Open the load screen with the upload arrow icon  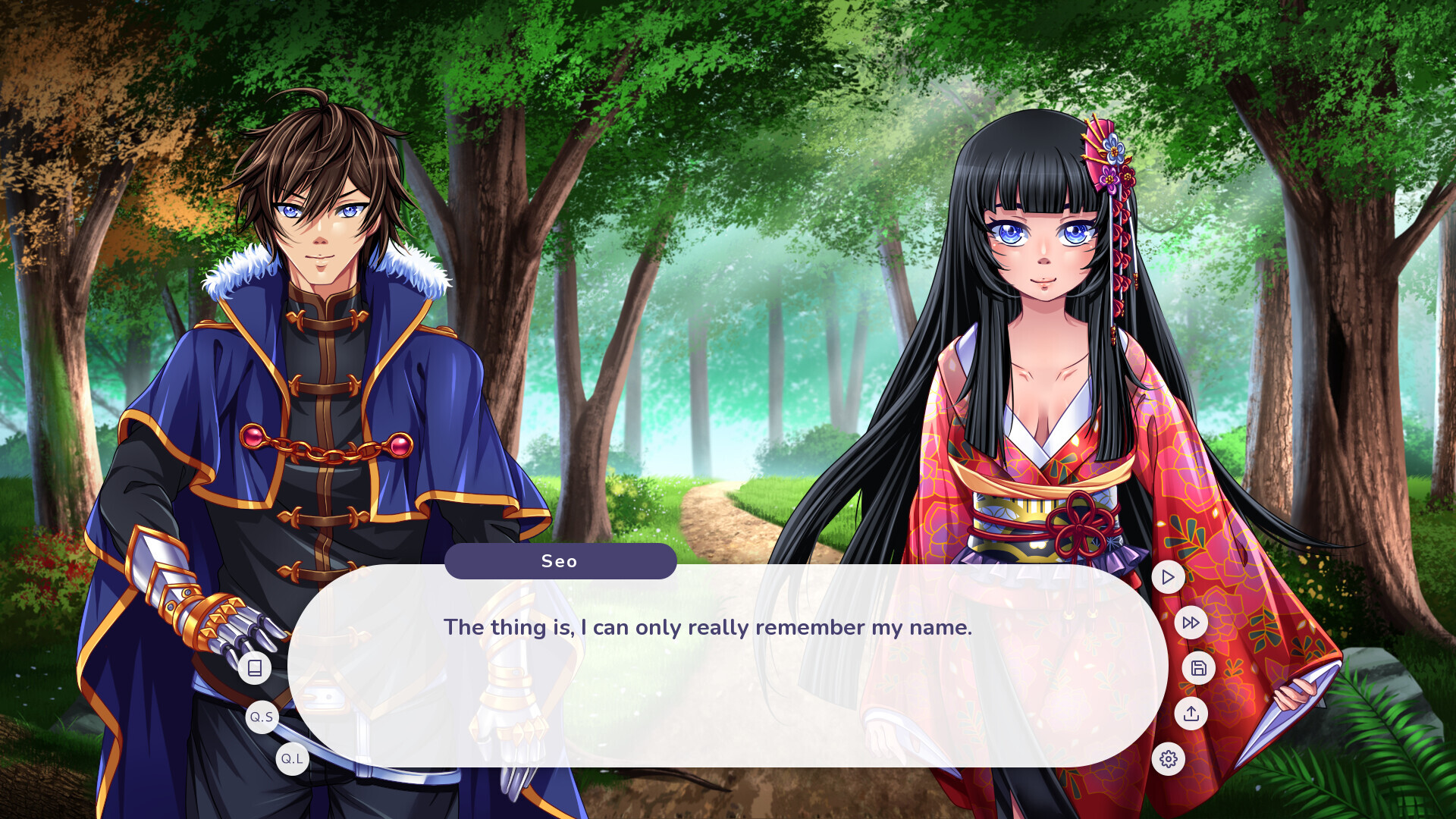click(x=1191, y=714)
